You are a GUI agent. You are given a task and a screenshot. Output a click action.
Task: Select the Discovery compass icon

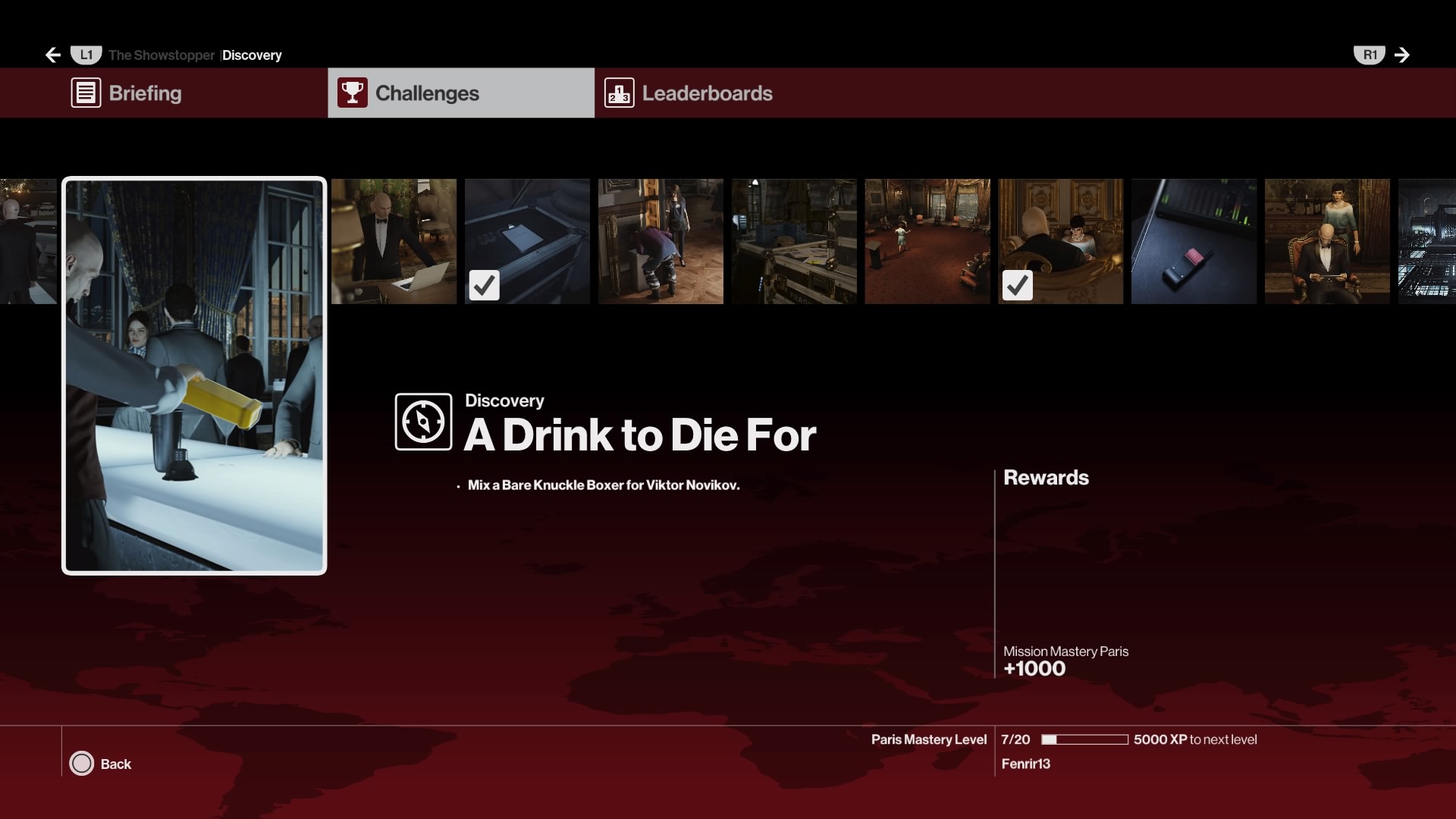click(x=422, y=422)
